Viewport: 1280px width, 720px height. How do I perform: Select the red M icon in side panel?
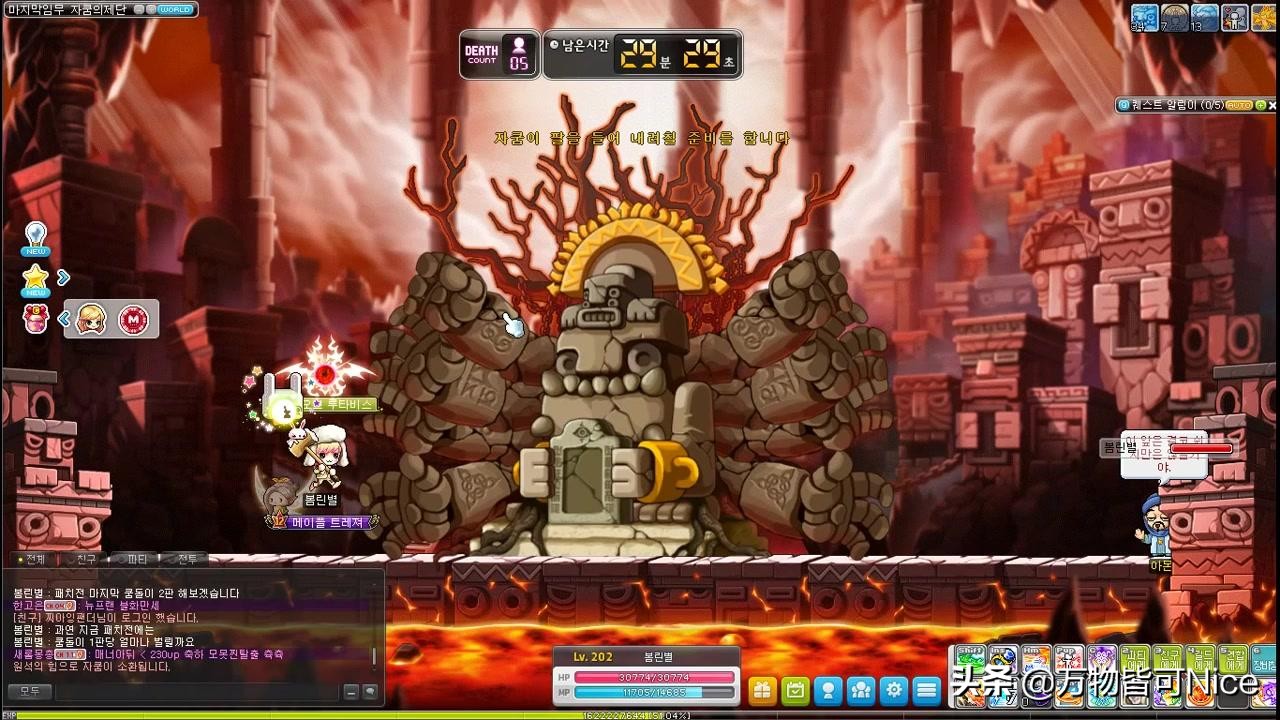pos(132,320)
